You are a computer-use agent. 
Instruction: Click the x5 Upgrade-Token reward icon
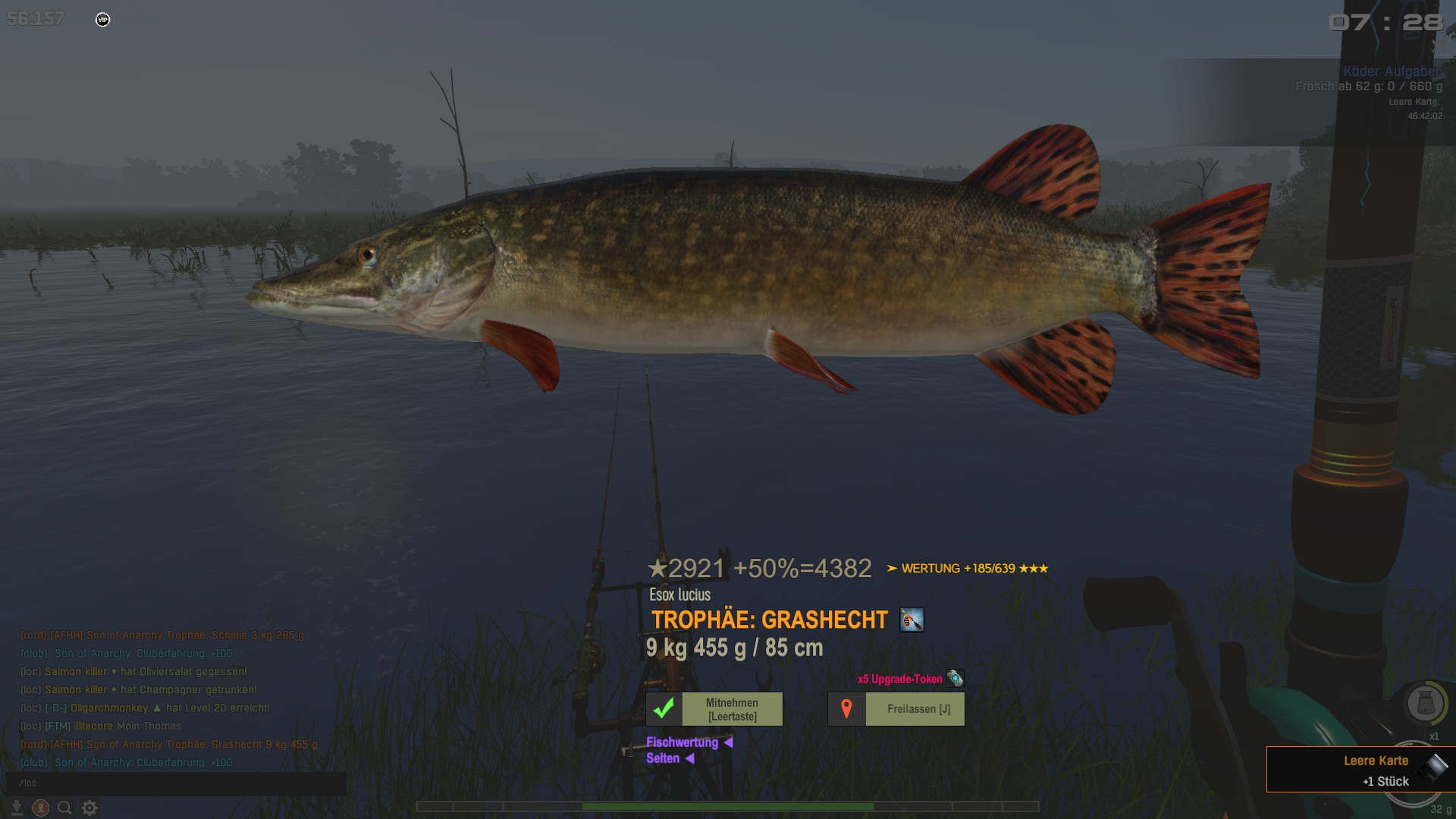[x=955, y=679]
